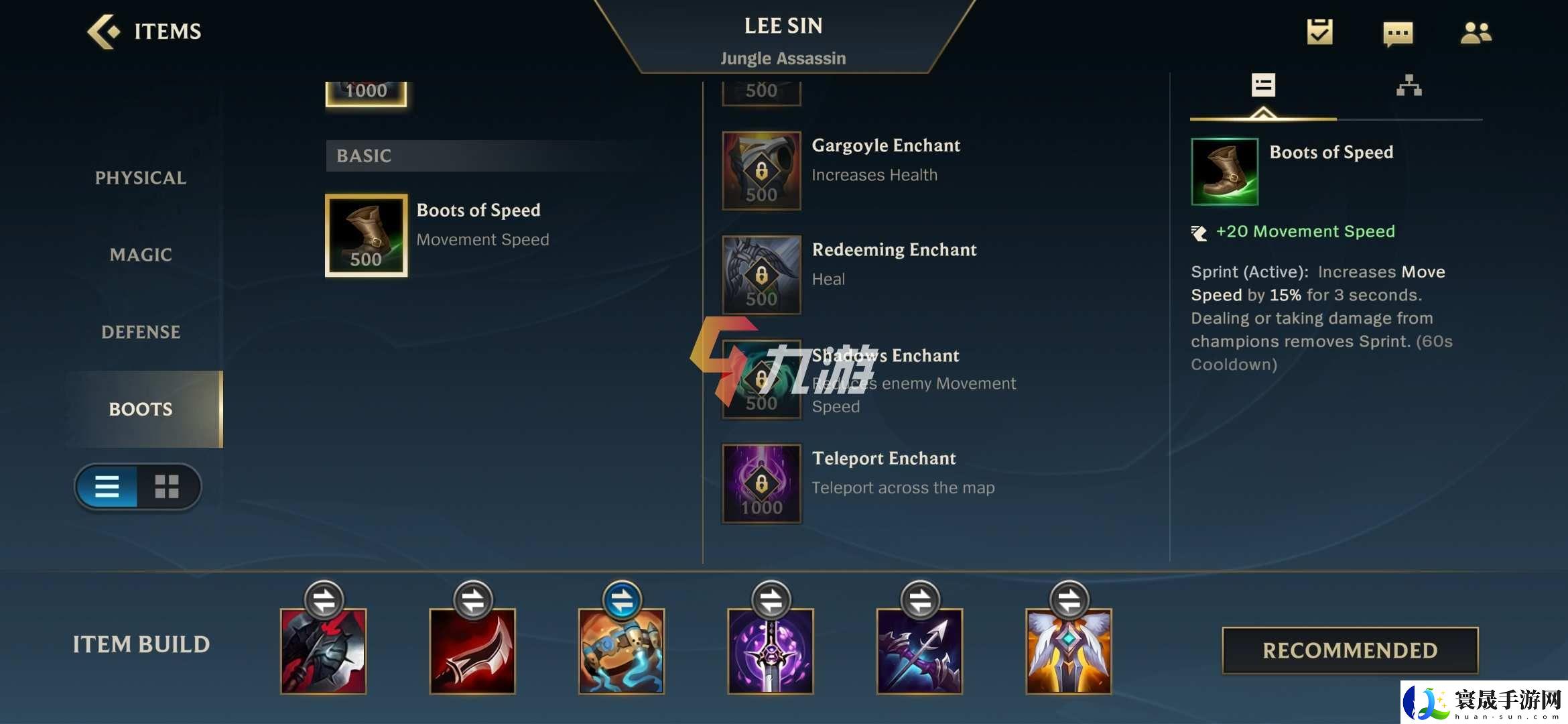Open the checklist clipboard icon
The width and height of the screenshot is (1568, 724).
click(1319, 32)
